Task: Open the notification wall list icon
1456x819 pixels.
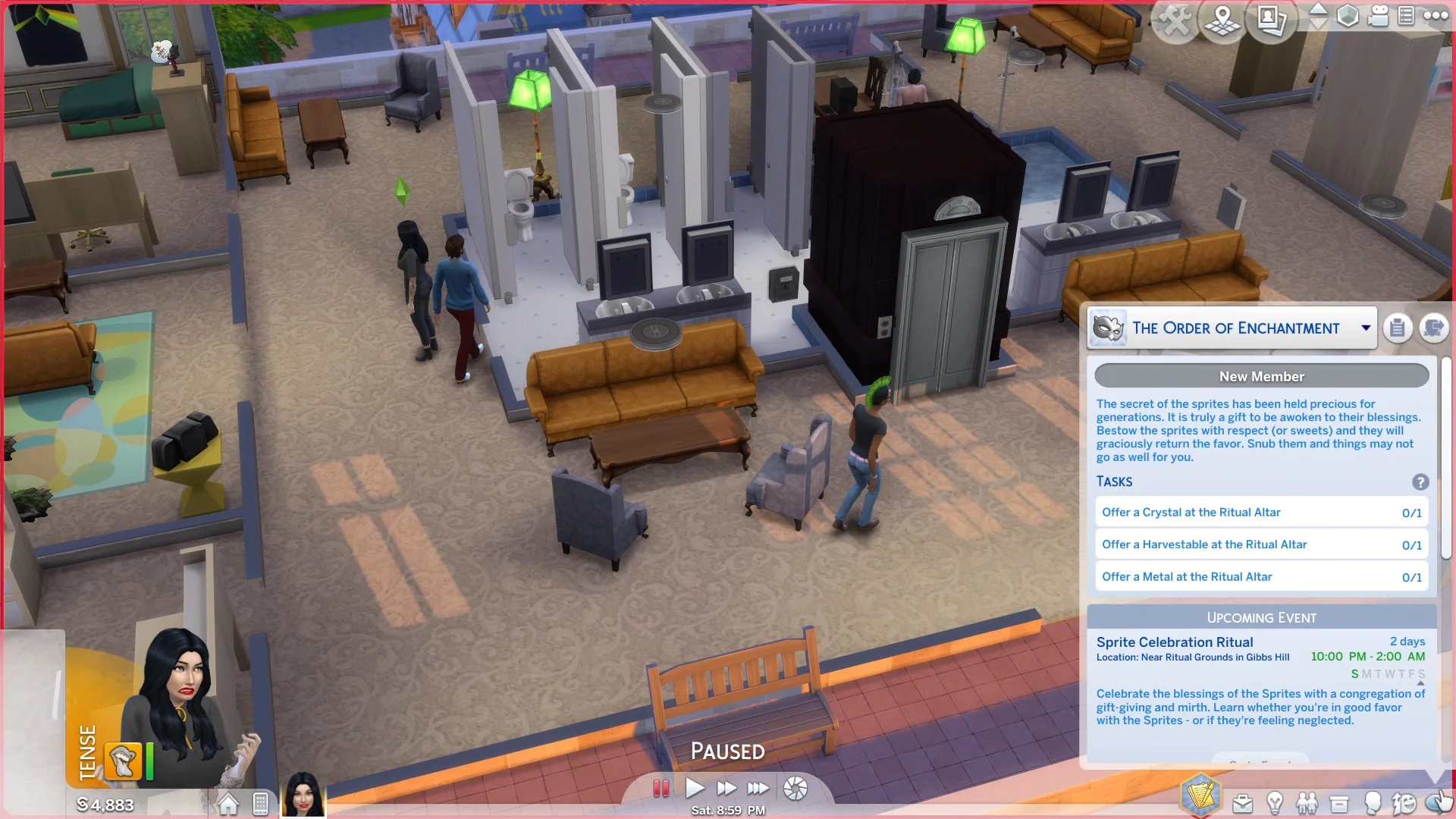Action: [x=1407, y=15]
